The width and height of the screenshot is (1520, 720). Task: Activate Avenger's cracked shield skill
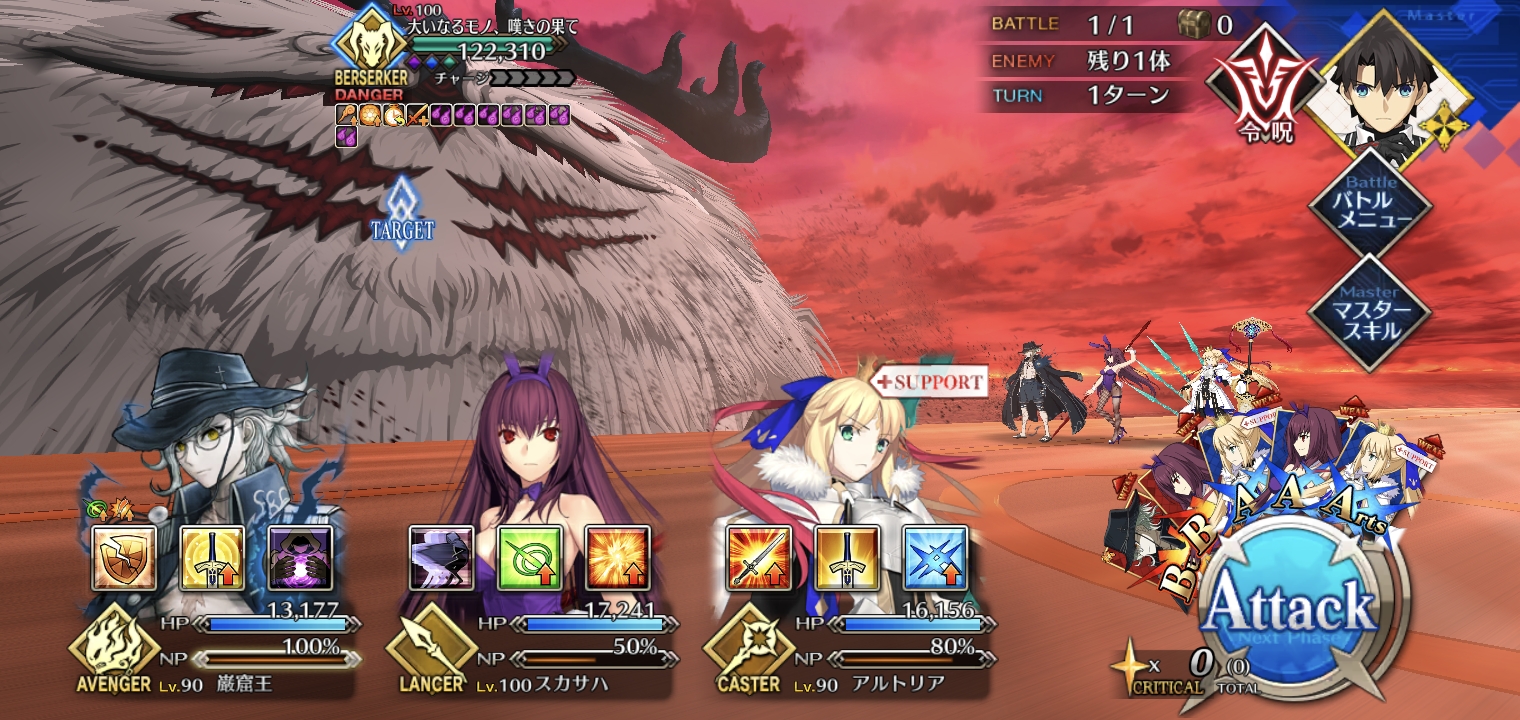click(124, 558)
